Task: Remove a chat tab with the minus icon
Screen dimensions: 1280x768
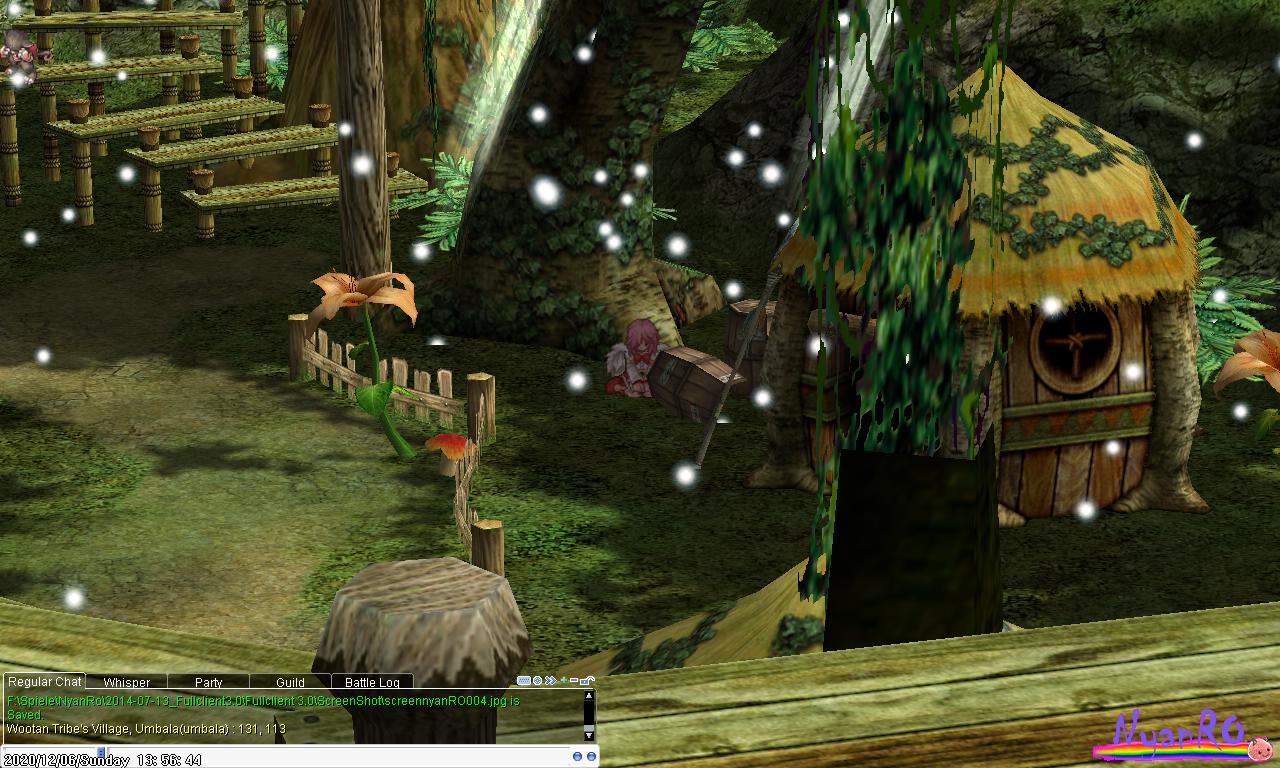Action: click(575, 680)
